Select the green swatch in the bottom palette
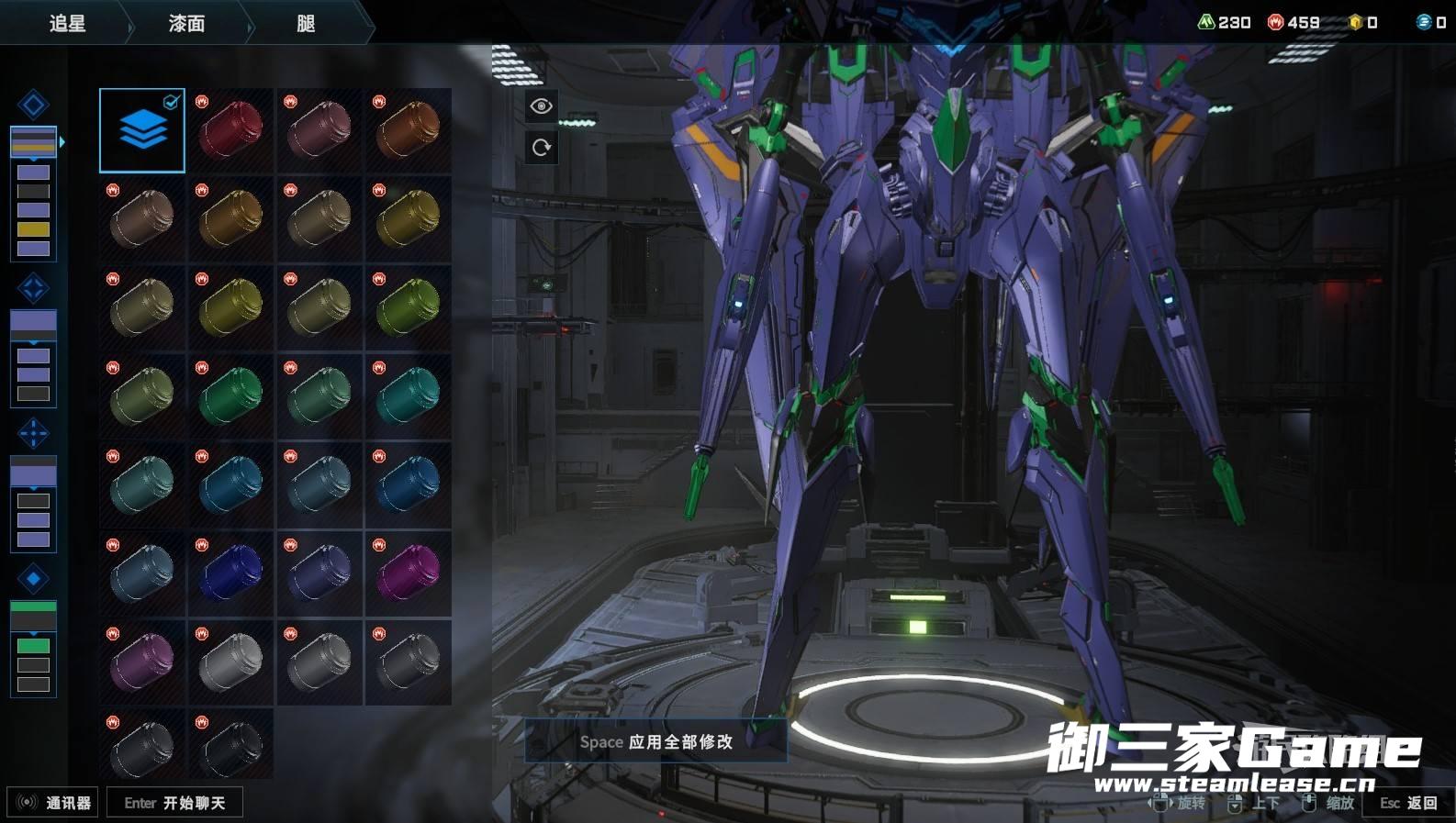Screen dimensions: 1456x823 pos(33,646)
